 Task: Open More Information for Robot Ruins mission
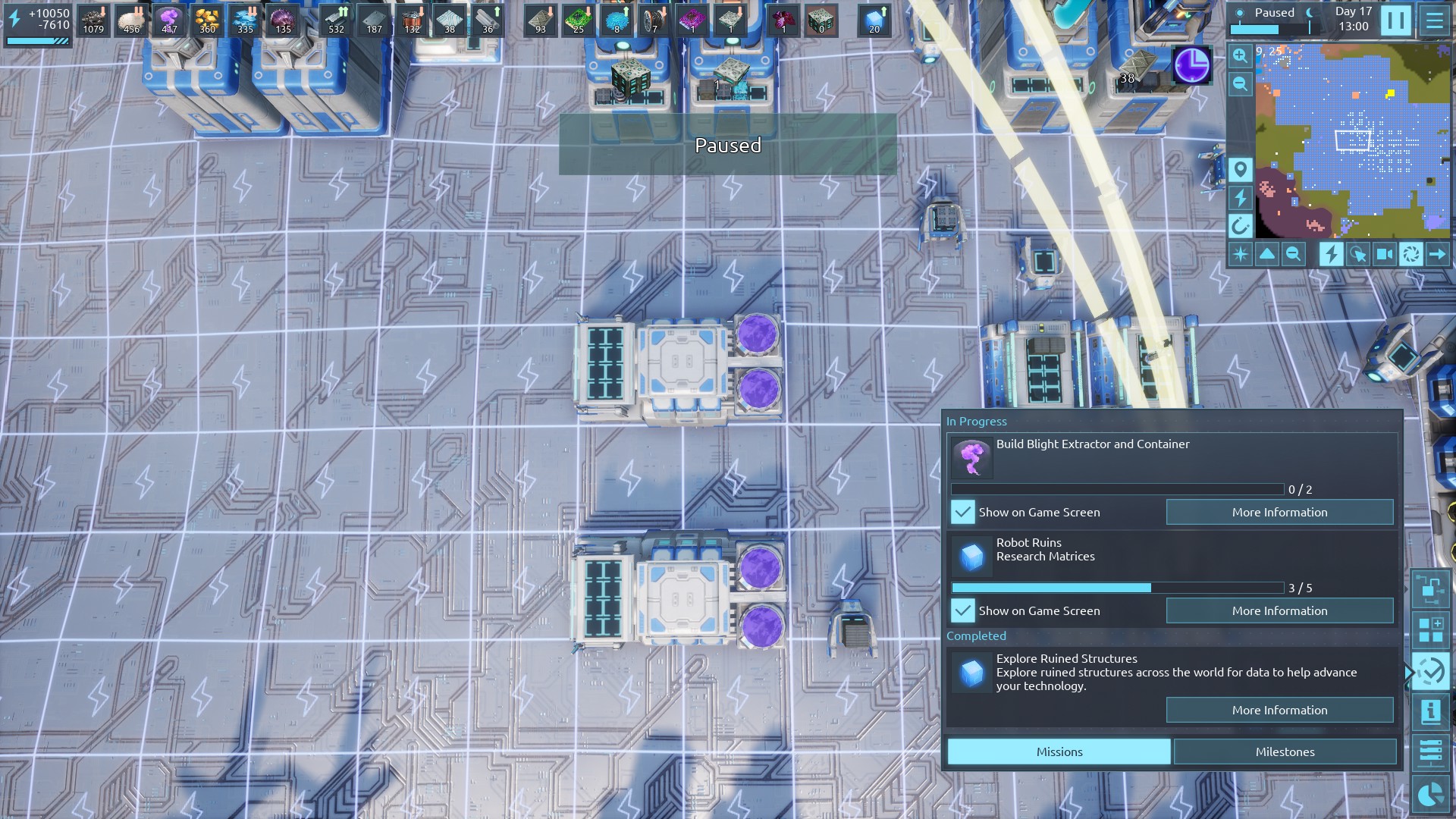click(1279, 610)
